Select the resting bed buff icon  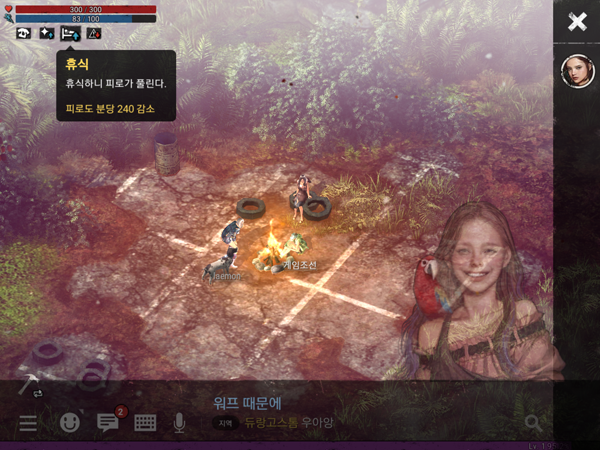(70, 33)
